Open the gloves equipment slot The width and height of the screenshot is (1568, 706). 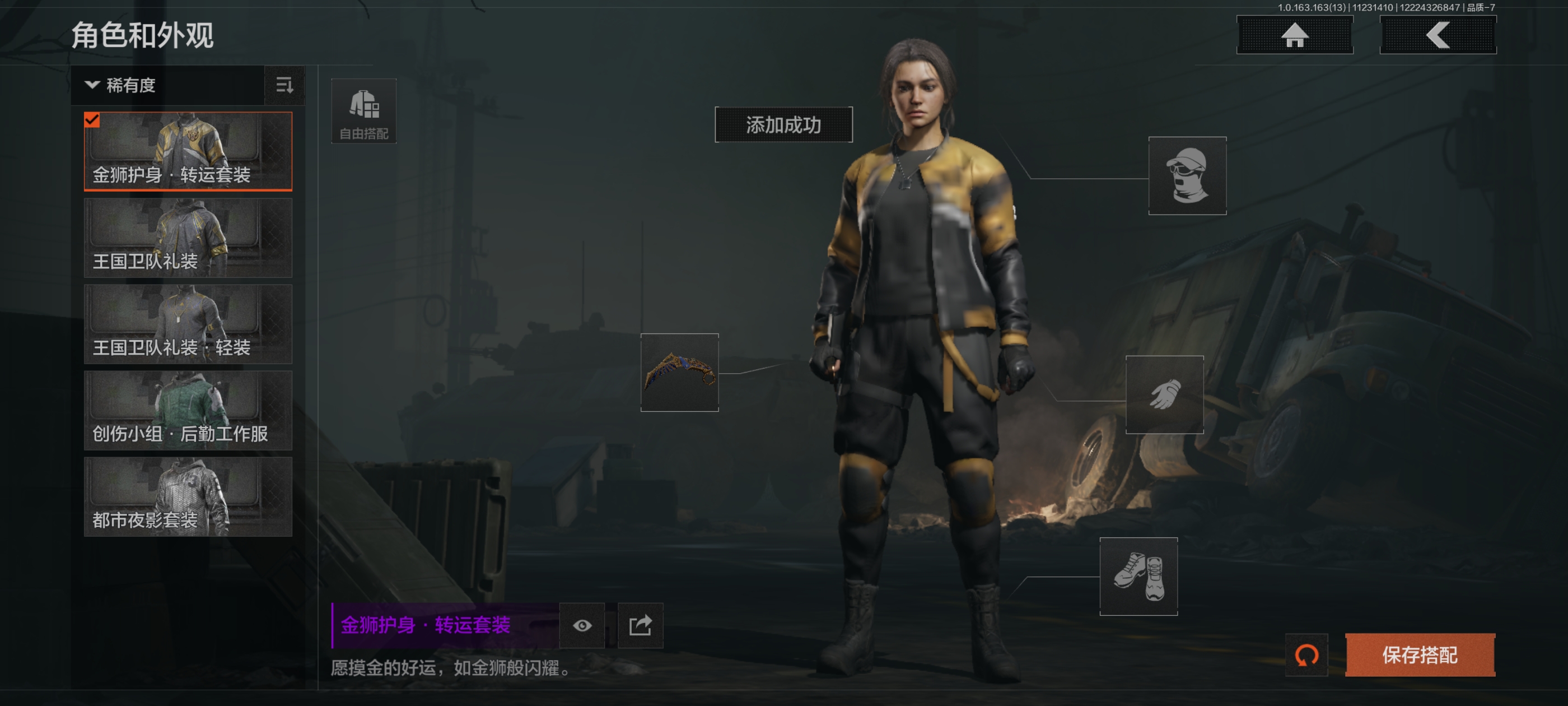point(1164,394)
